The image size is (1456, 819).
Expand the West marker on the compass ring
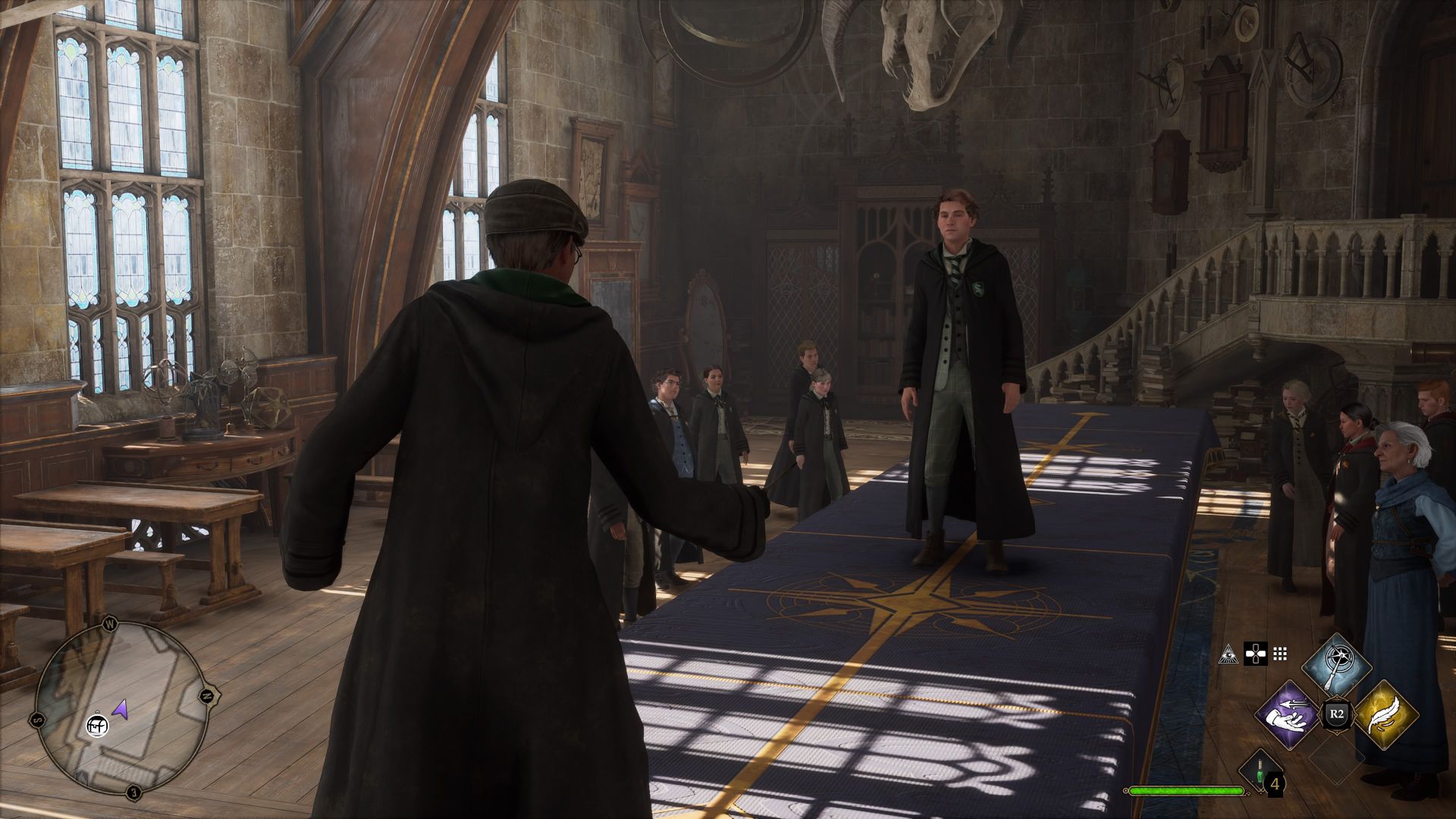tap(110, 624)
